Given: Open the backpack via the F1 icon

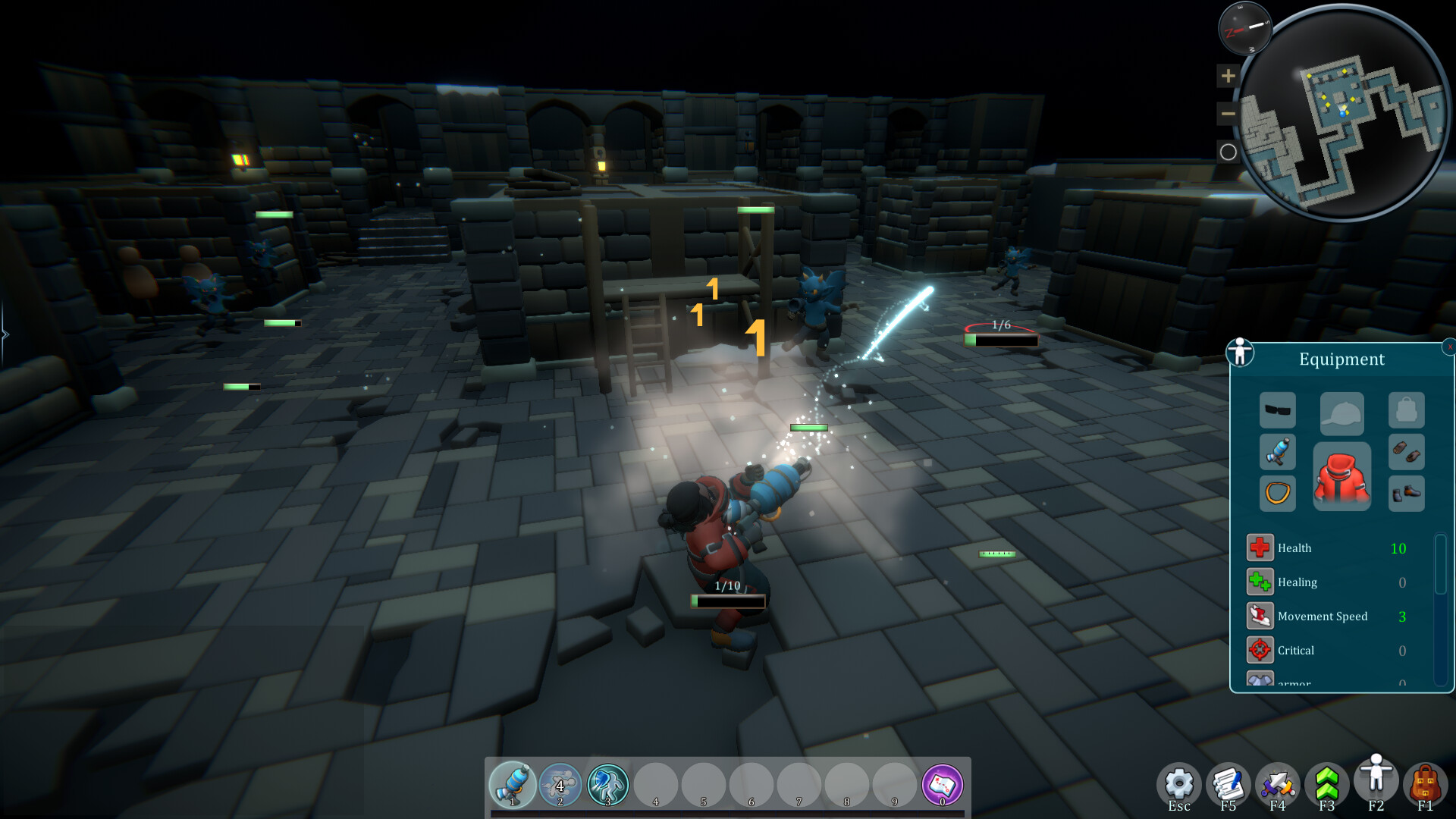Looking at the screenshot, I should pos(1426,782).
